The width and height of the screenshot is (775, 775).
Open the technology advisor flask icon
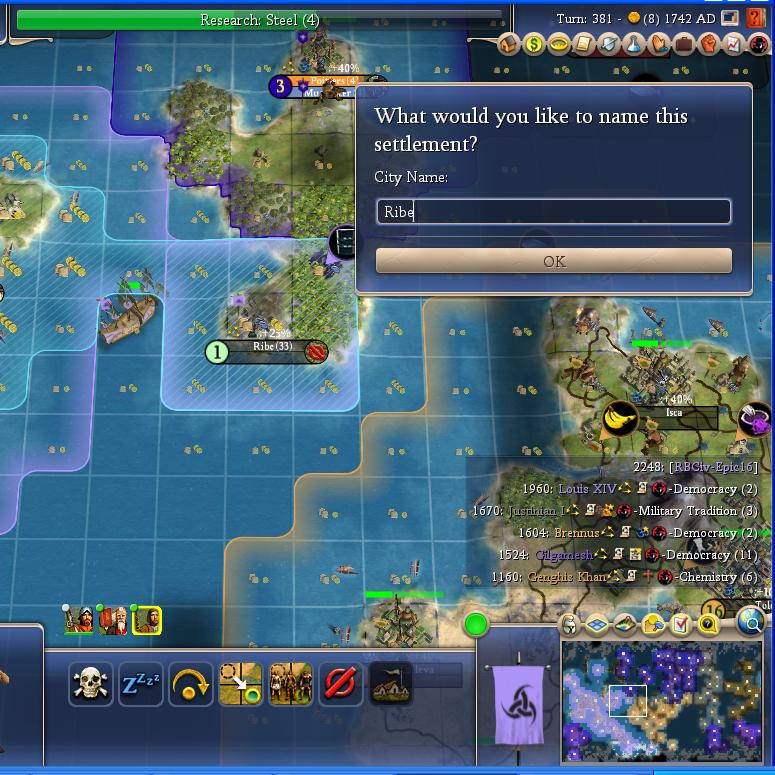click(634, 45)
